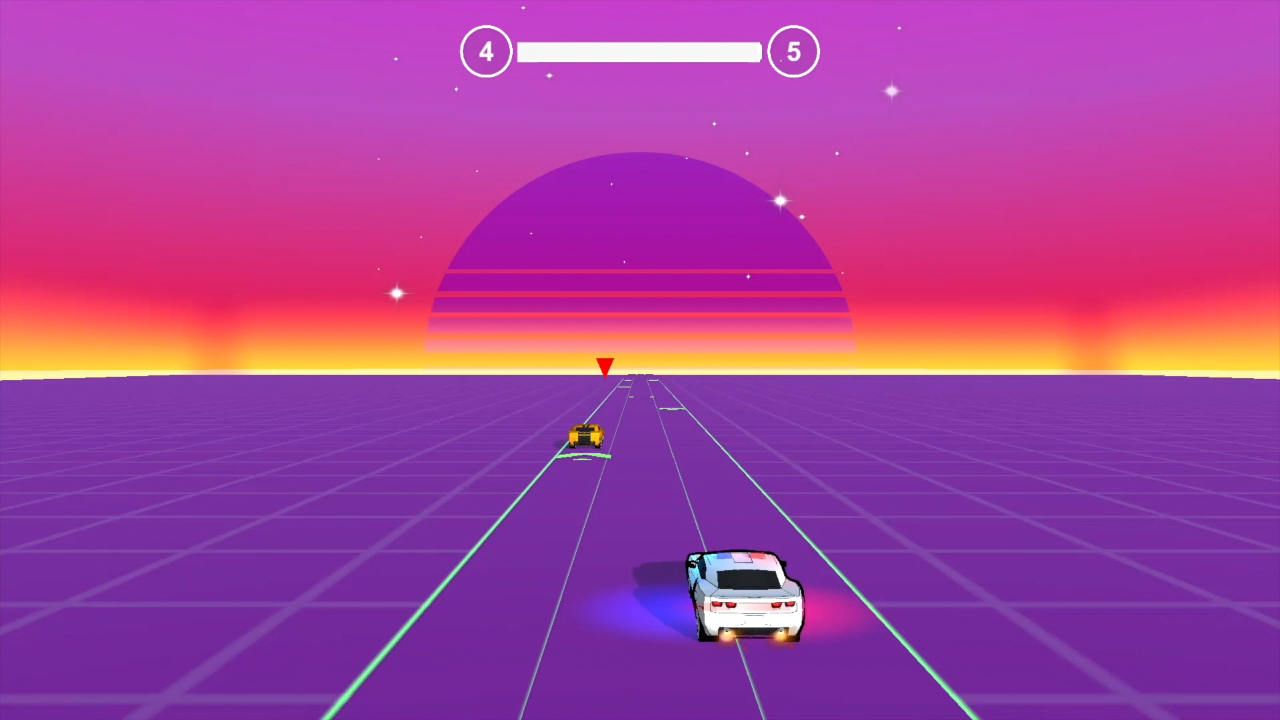Select the white police car
The width and height of the screenshot is (1280, 720).
click(x=745, y=595)
